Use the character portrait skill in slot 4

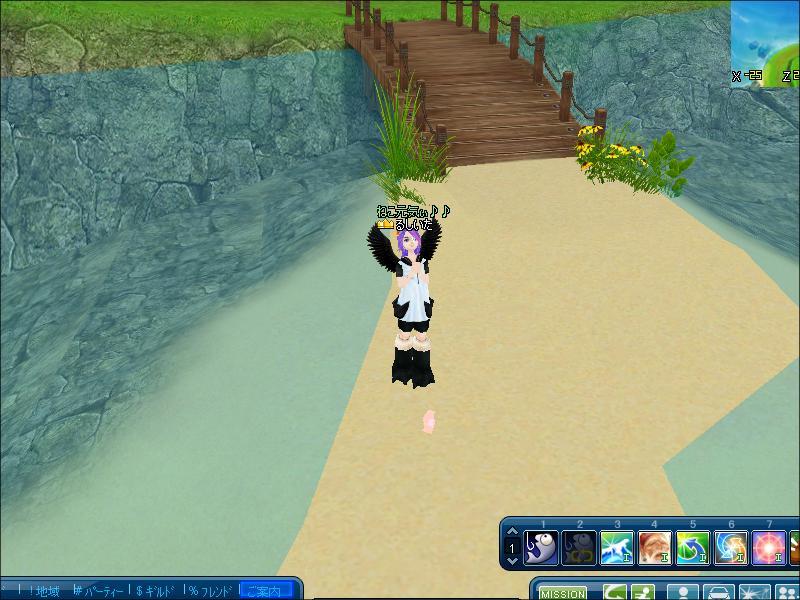pos(655,548)
